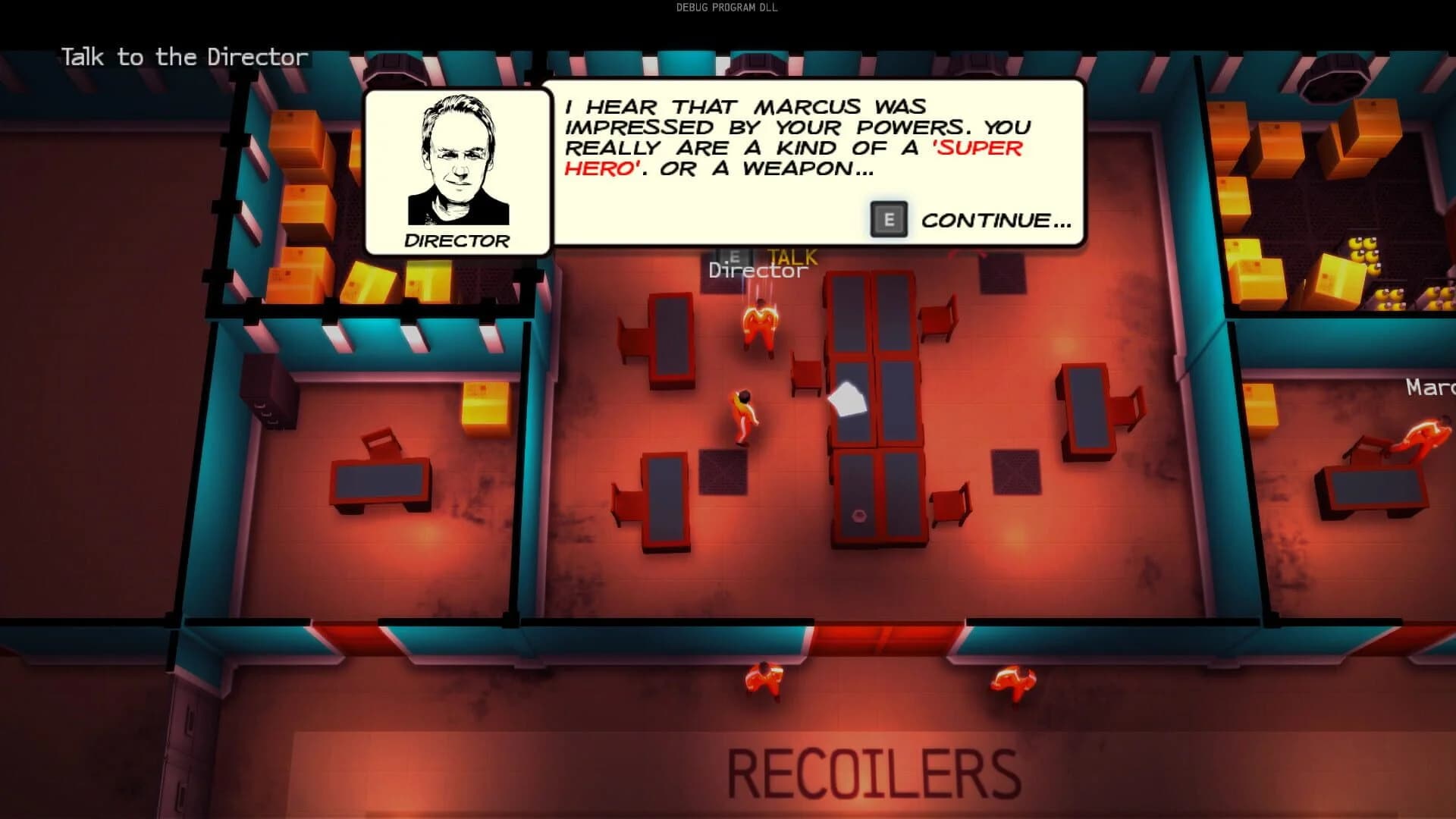Click the 'Talk to the Director' objective text

point(184,57)
